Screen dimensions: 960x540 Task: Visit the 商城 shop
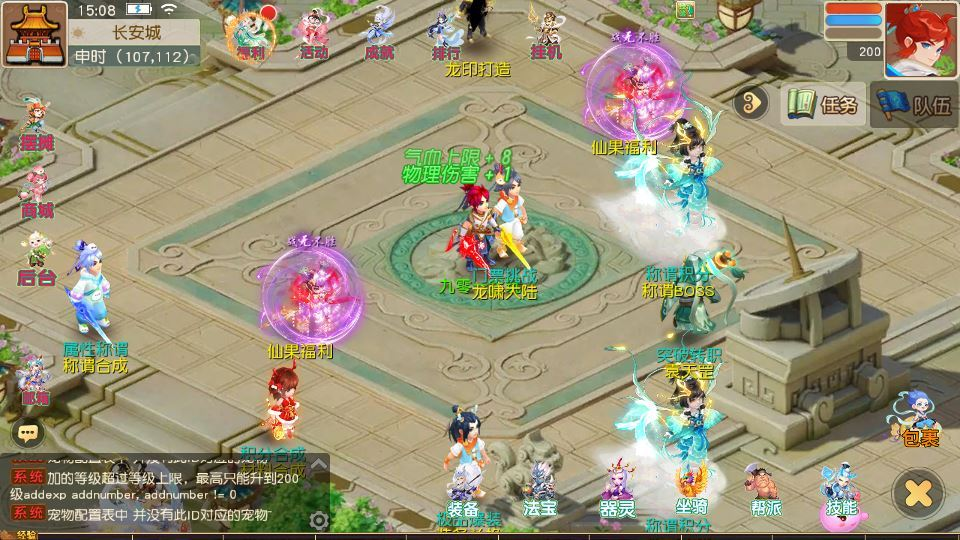point(36,191)
